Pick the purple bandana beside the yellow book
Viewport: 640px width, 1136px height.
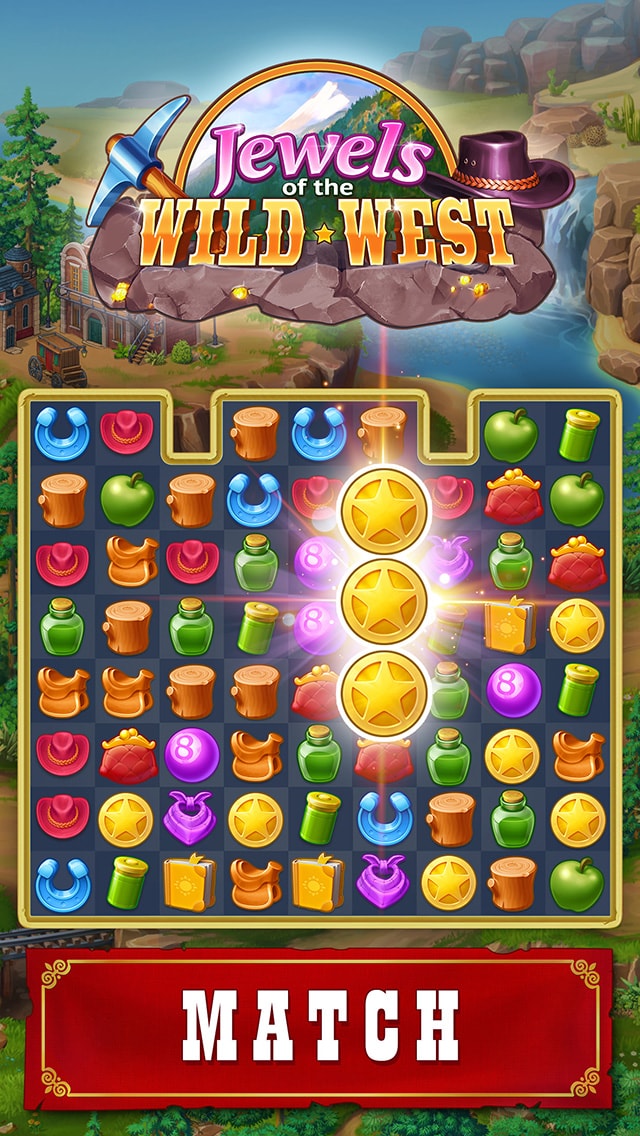tap(384, 882)
